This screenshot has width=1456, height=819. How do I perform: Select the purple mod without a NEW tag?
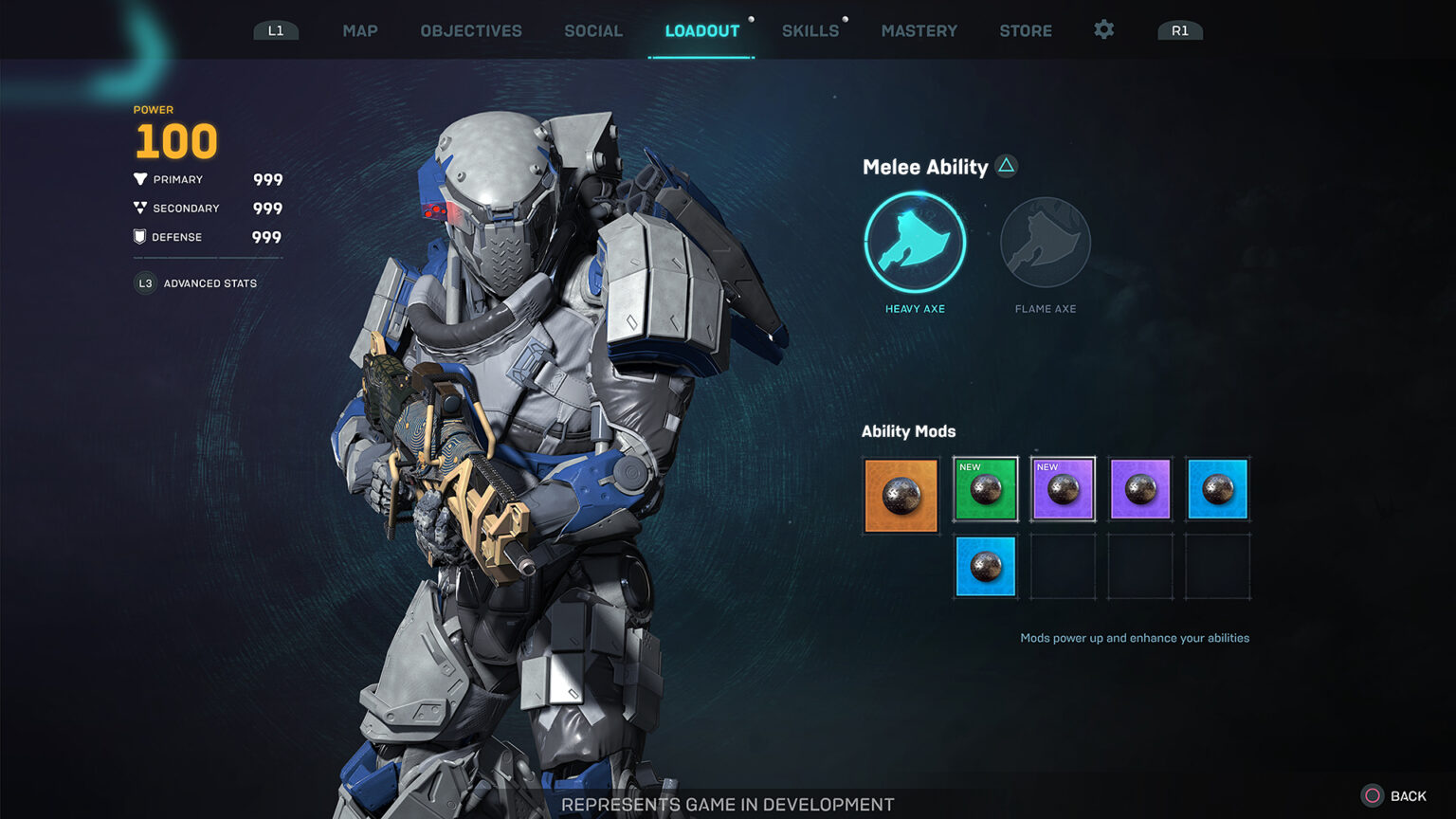[1140, 489]
